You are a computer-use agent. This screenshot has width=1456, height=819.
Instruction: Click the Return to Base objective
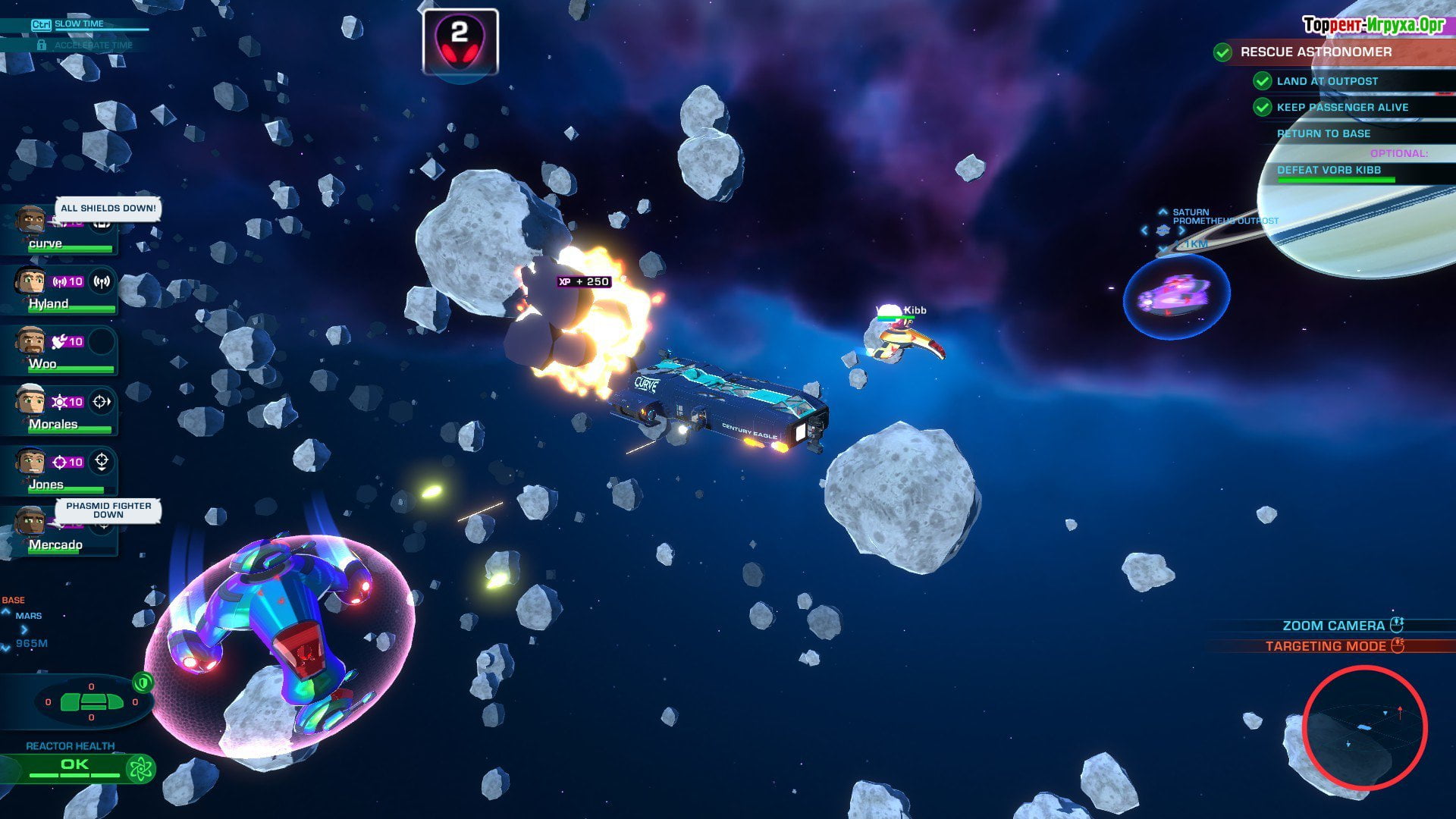click(1323, 133)
